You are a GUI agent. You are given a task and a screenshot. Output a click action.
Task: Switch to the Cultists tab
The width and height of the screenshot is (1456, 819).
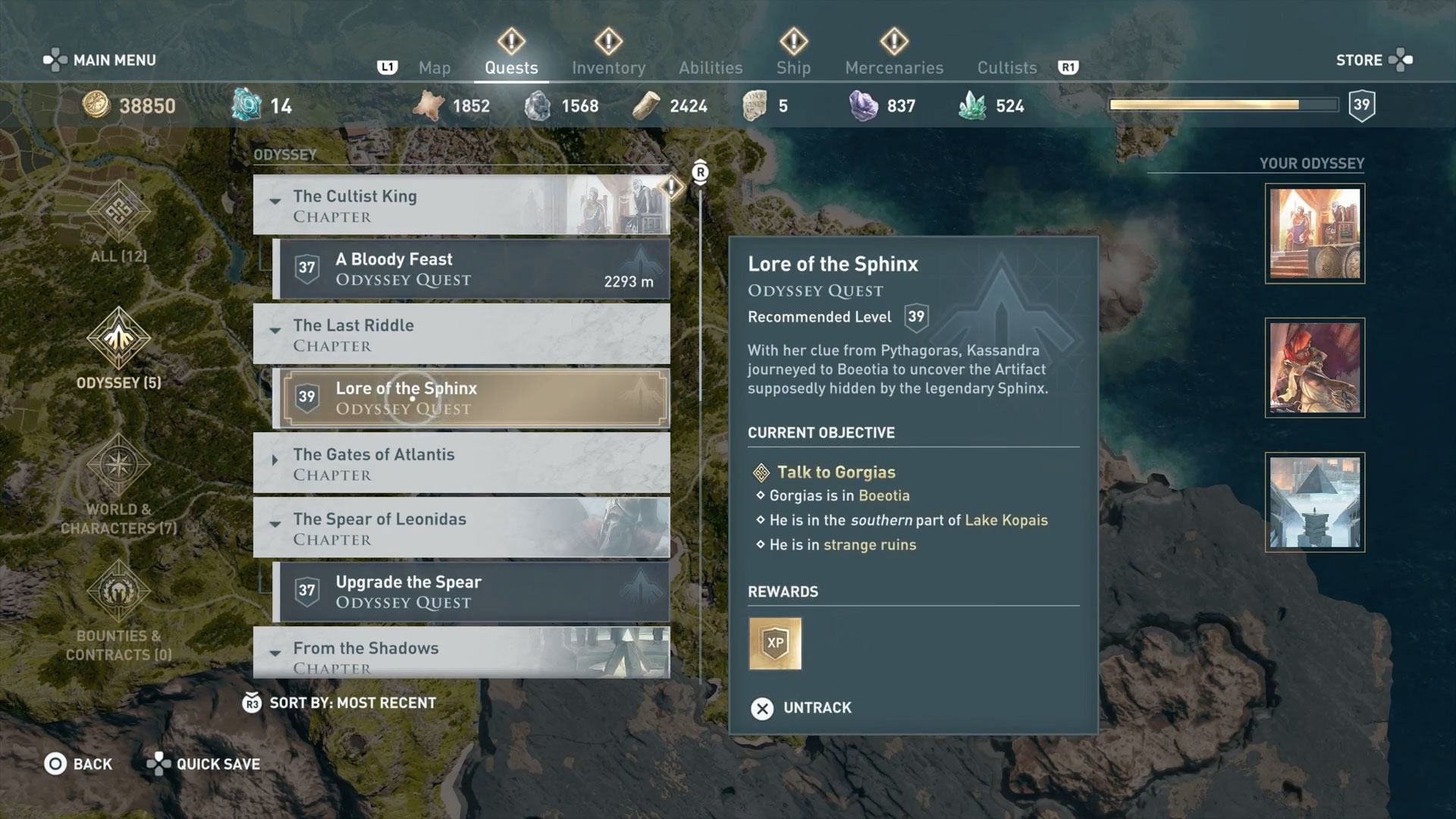(x=1006, y=67)
